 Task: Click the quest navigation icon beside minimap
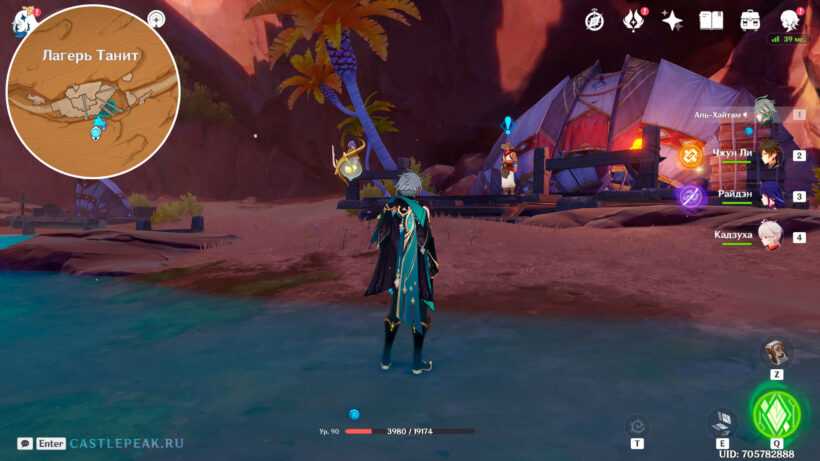(156, 19)
